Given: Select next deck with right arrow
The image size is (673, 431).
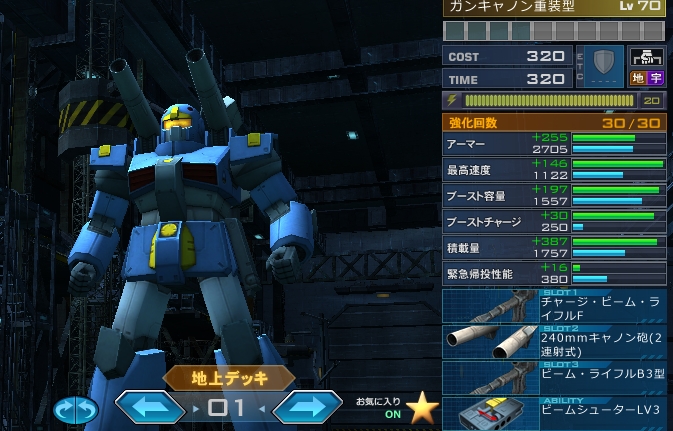Looking at the screenshot, I should pos(308,408).
